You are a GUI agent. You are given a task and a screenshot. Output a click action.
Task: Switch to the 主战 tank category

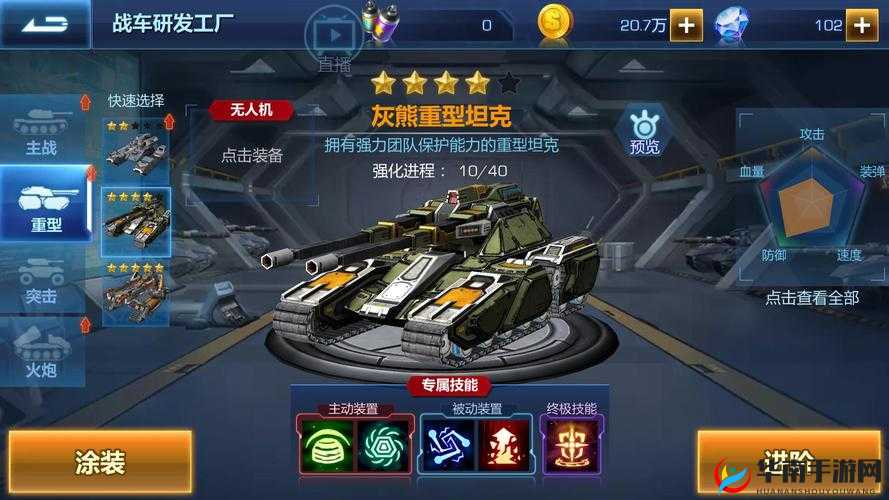click(x=41, y=133)
